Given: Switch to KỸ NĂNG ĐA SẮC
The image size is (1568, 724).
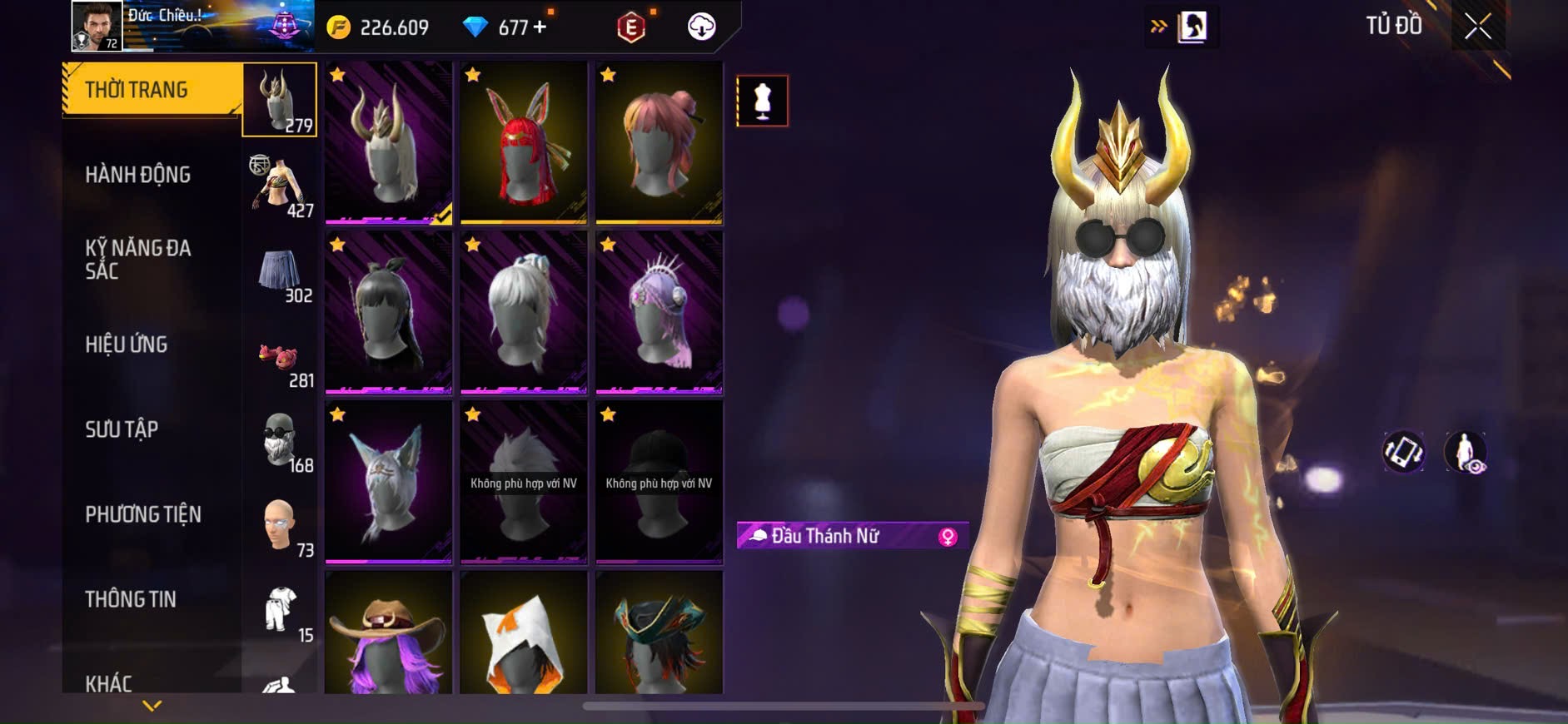Looking at the screenshot, I should coord(138,260).
